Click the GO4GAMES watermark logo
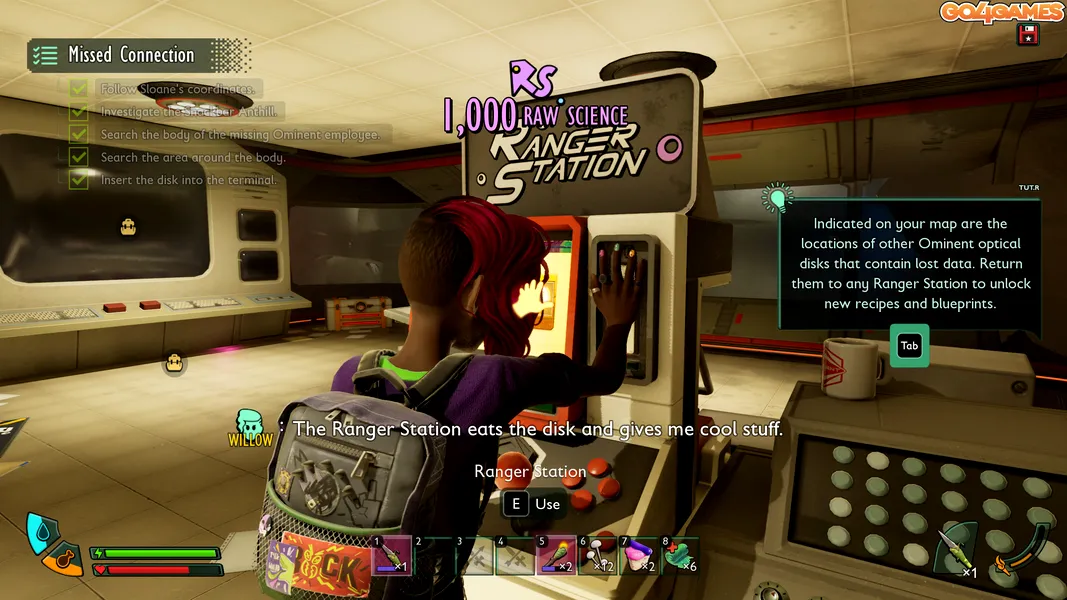This screenshot has height=600, width=1067. 1001,12
